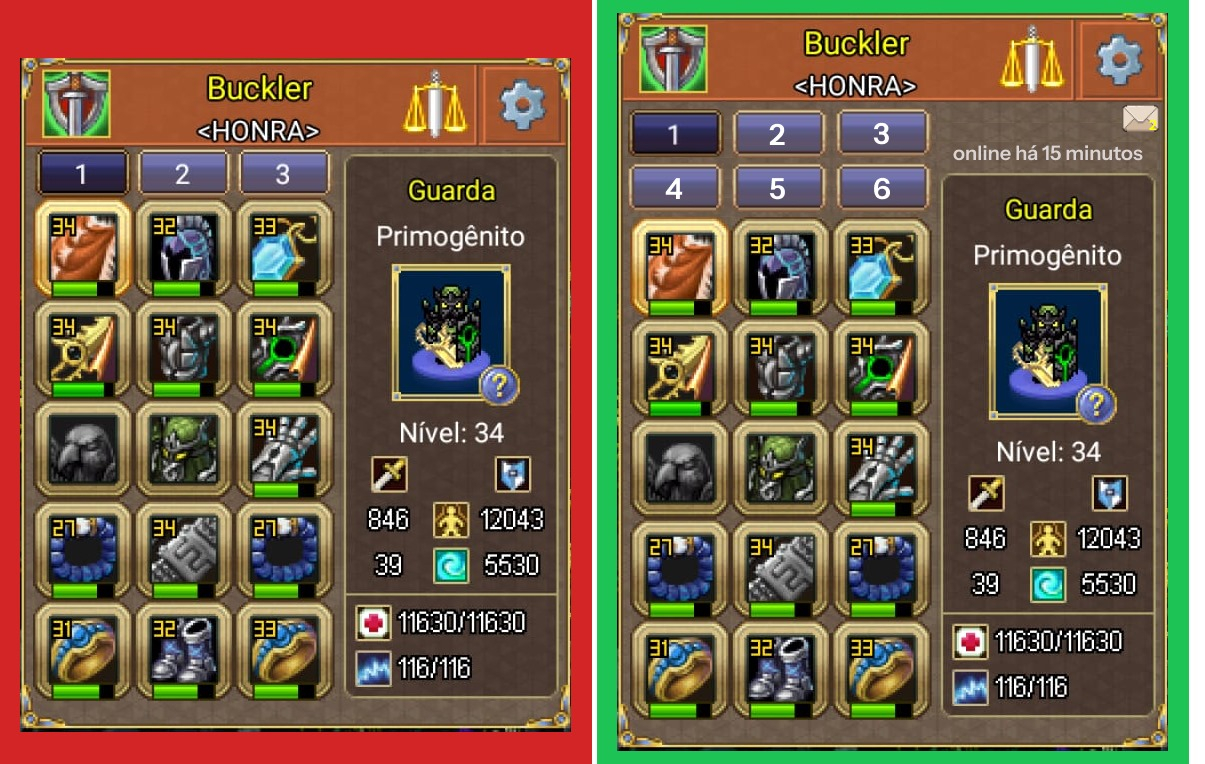Choose tab 3 in the green-framed panel
1205x764 pixels.
point(881,134)
